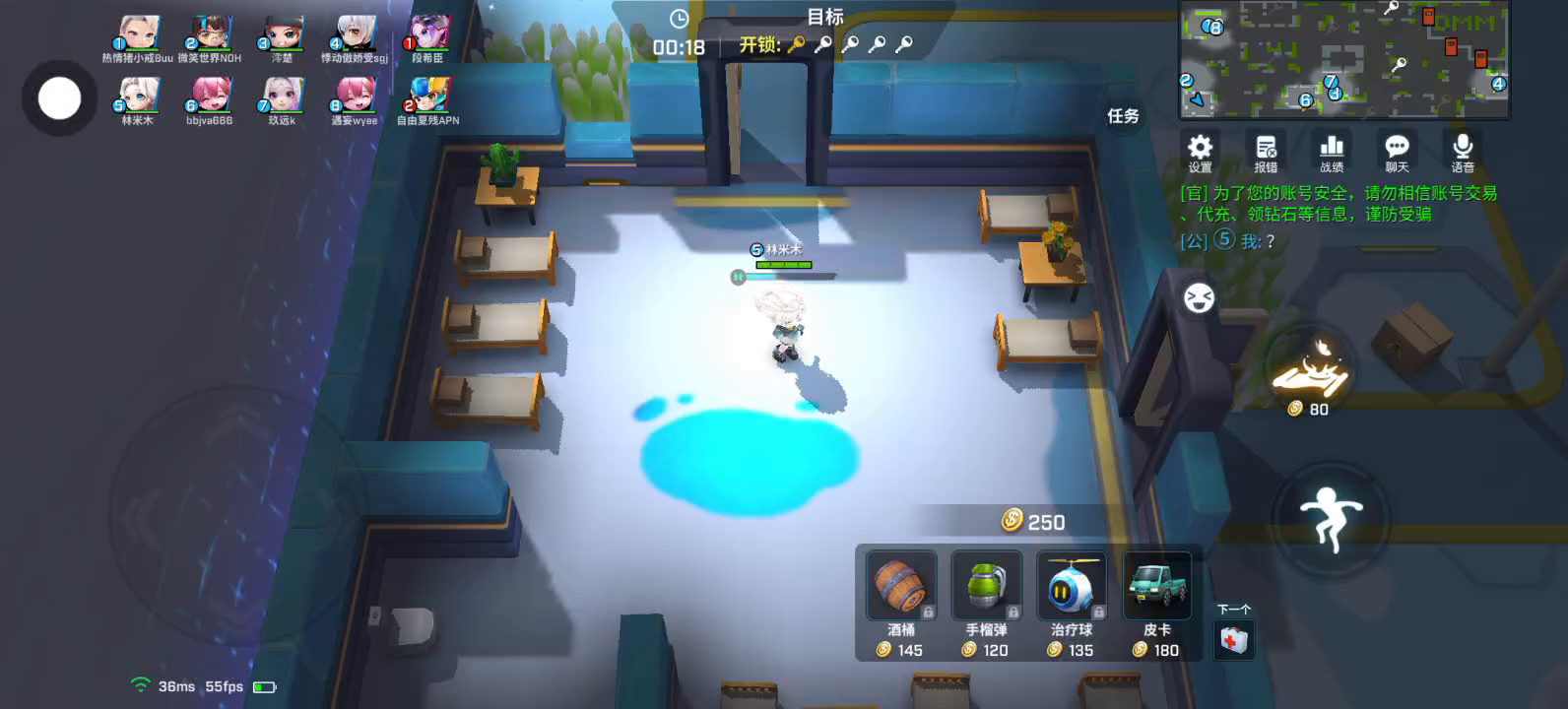Show the 战绩 scoreboard
This screenshot has height=709, width=1568.
click(x=1332, y=152)
